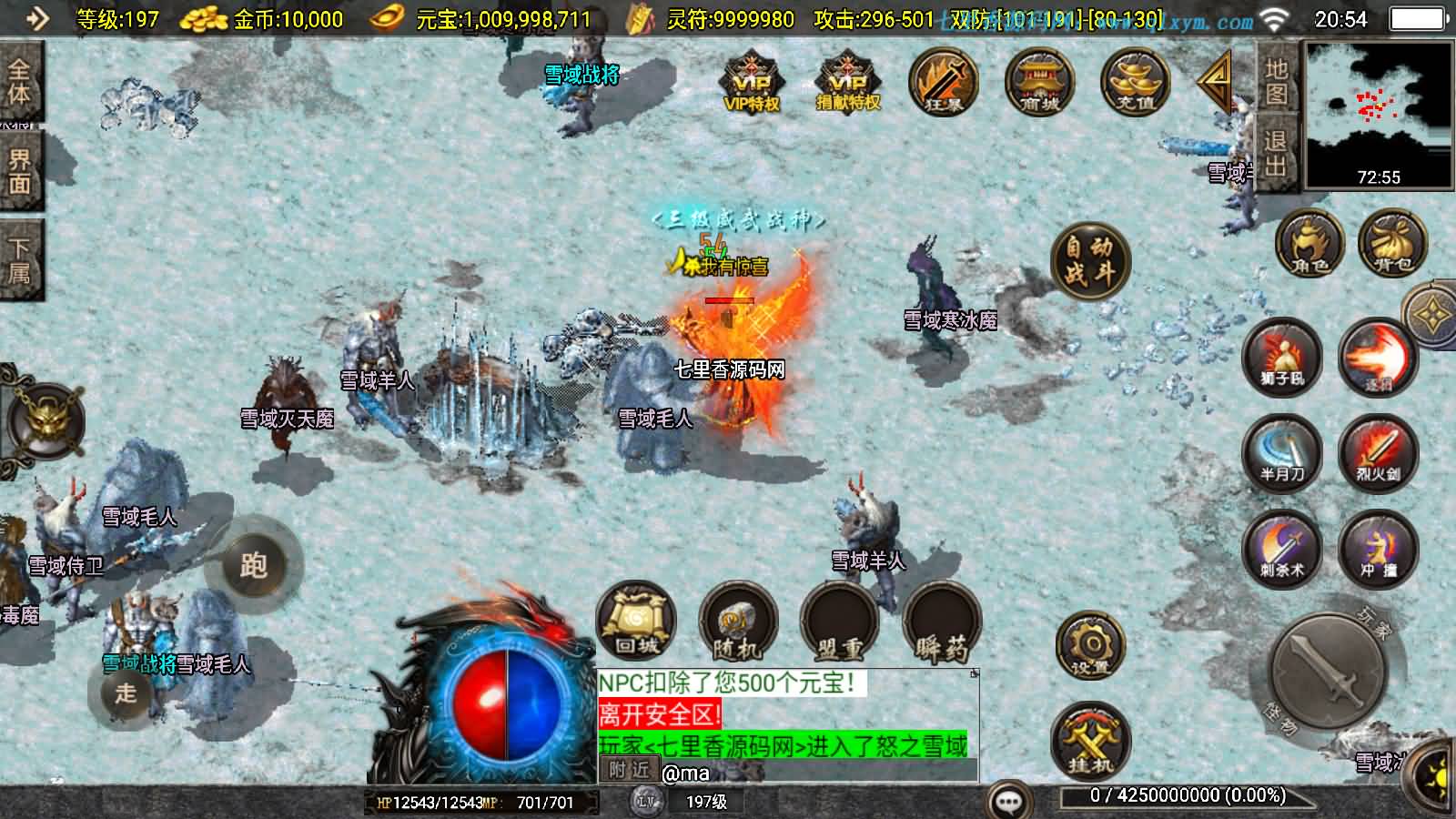This screenshot has width=1456, height=819.
Task: Click the 退出 exit button
Action: point(1276,153)
